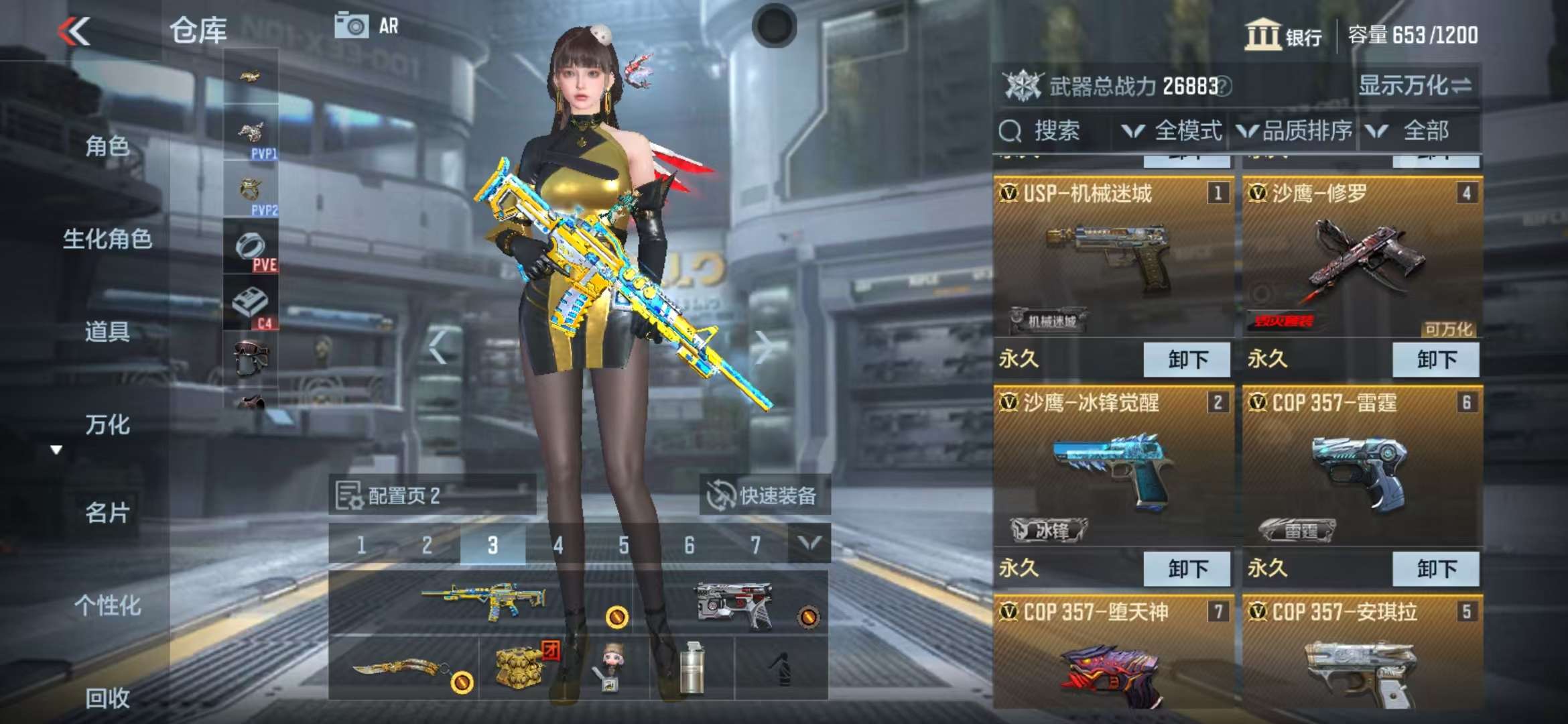Select the golden knife melee slot
Viewport: 1568px width, 724px height.
pyautogui.click(x=403, y=668)
